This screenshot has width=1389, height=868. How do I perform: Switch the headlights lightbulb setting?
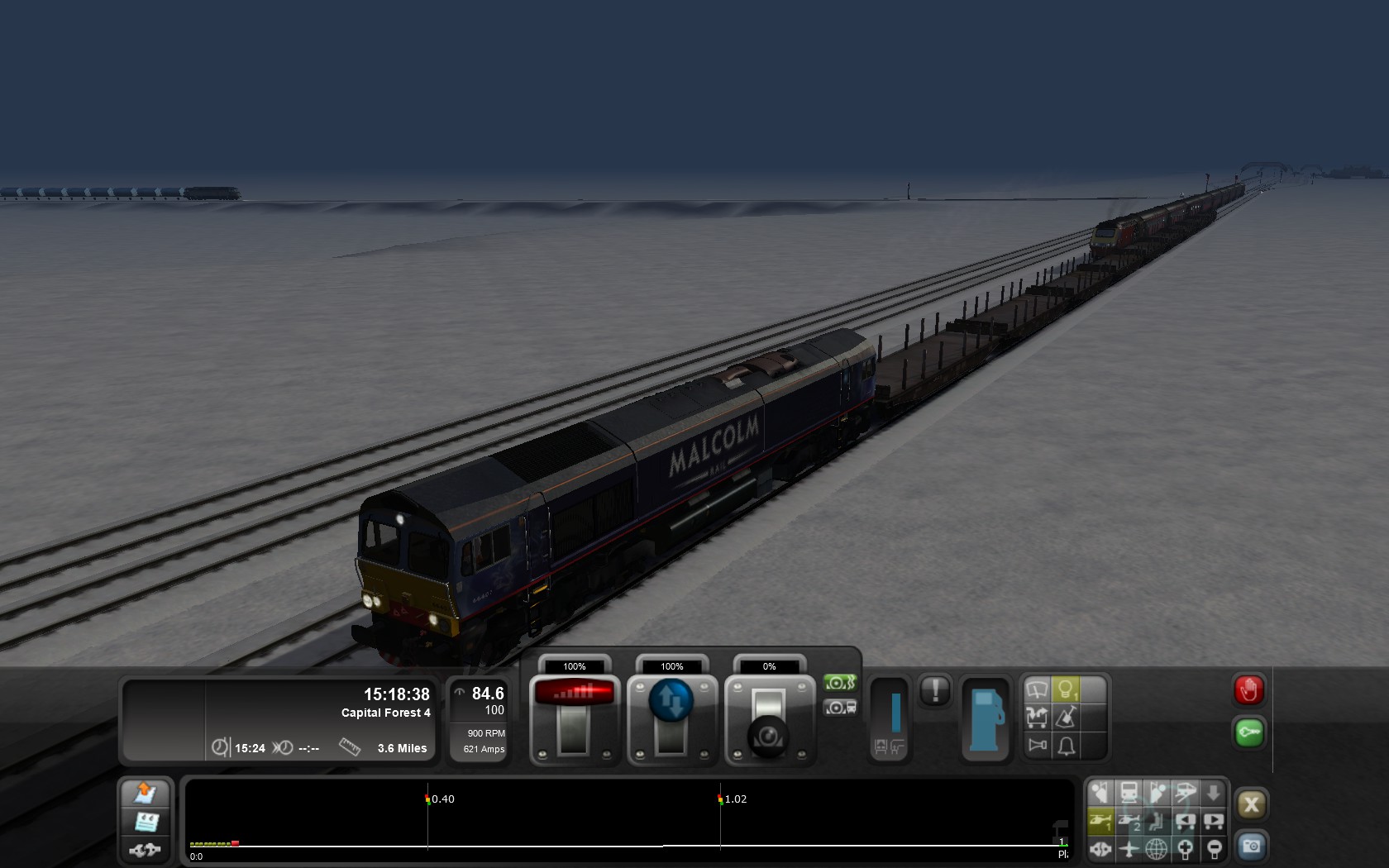pos(1066,689)
